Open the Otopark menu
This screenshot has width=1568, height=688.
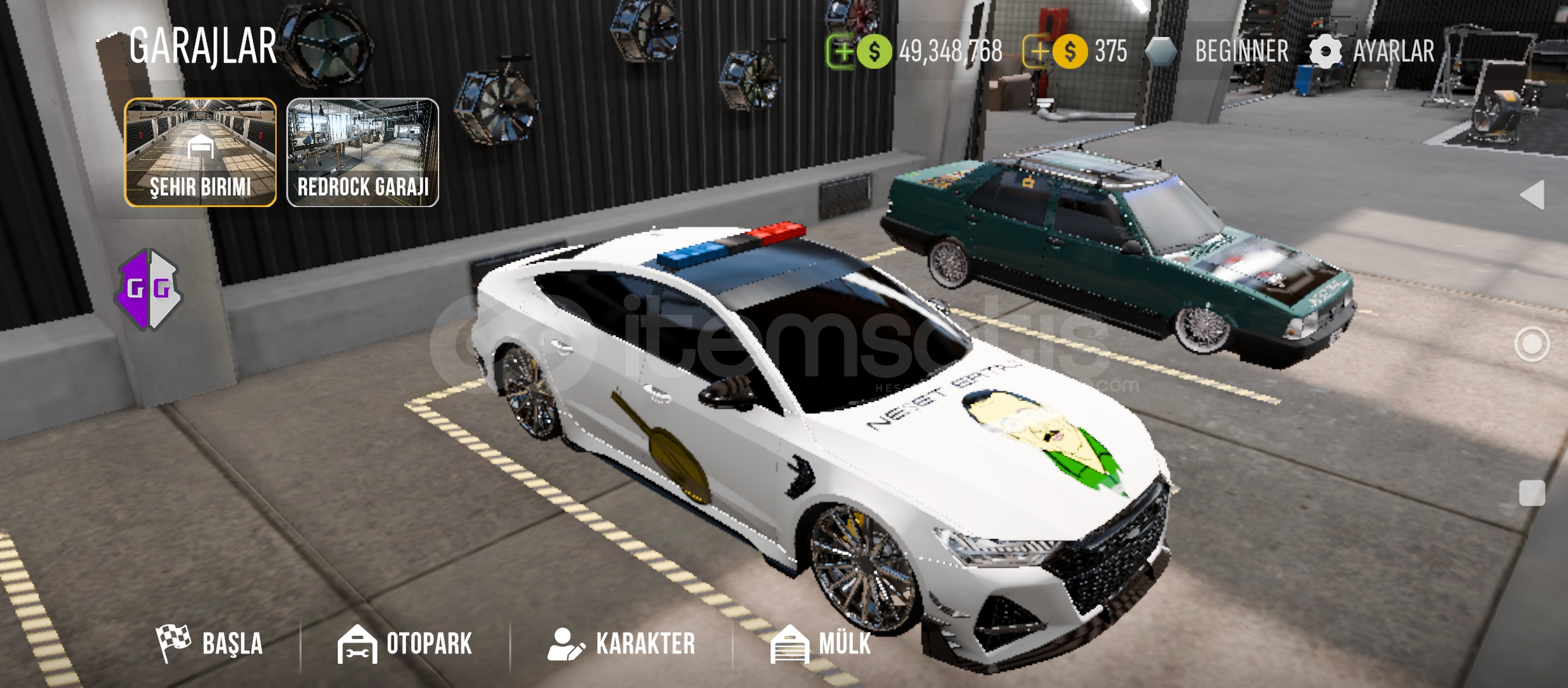(x=405, y=643)
